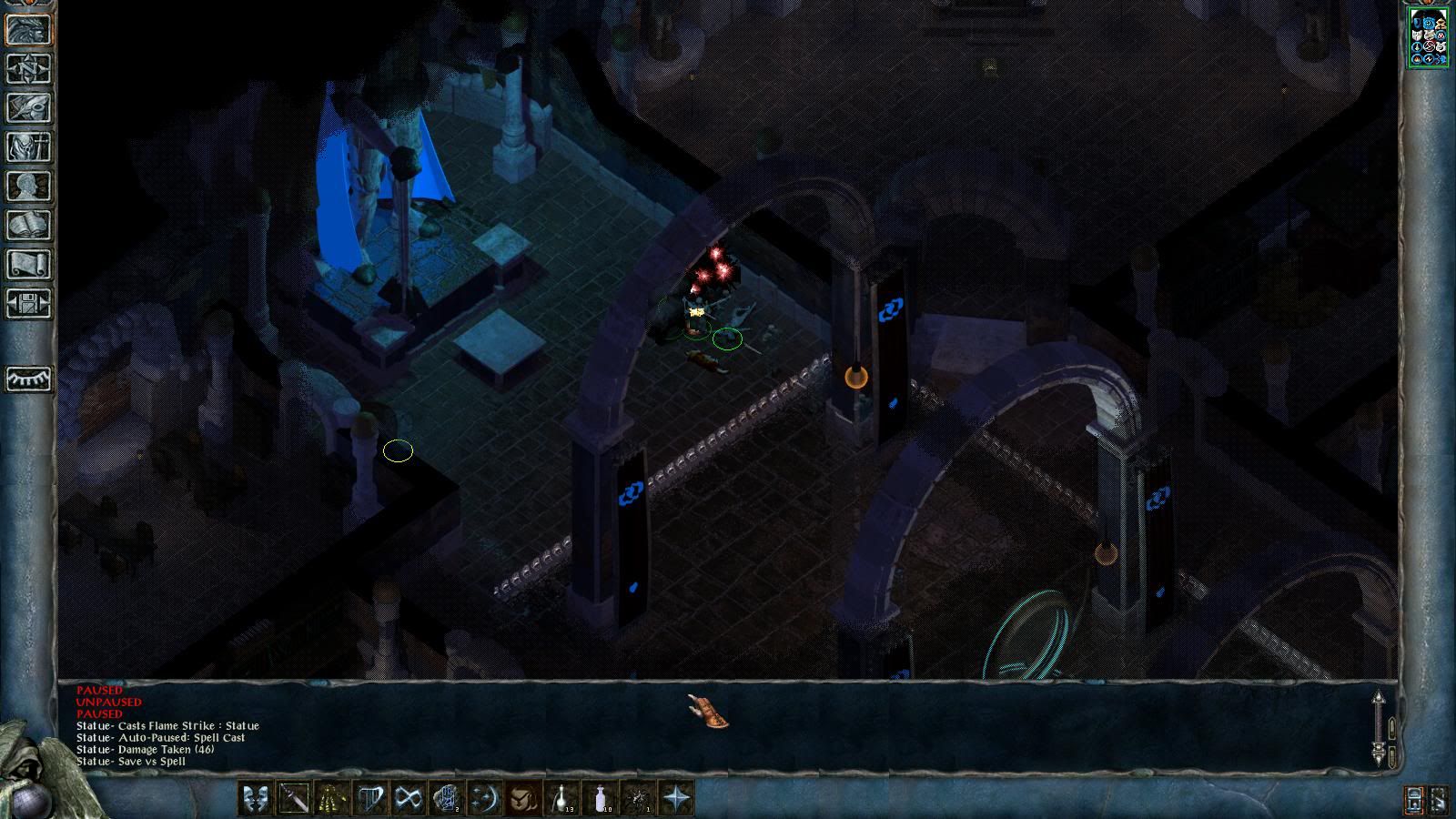Select the twin masks button on the action bar
This screenshot has height=819, width=1456.
coord(256,799)
